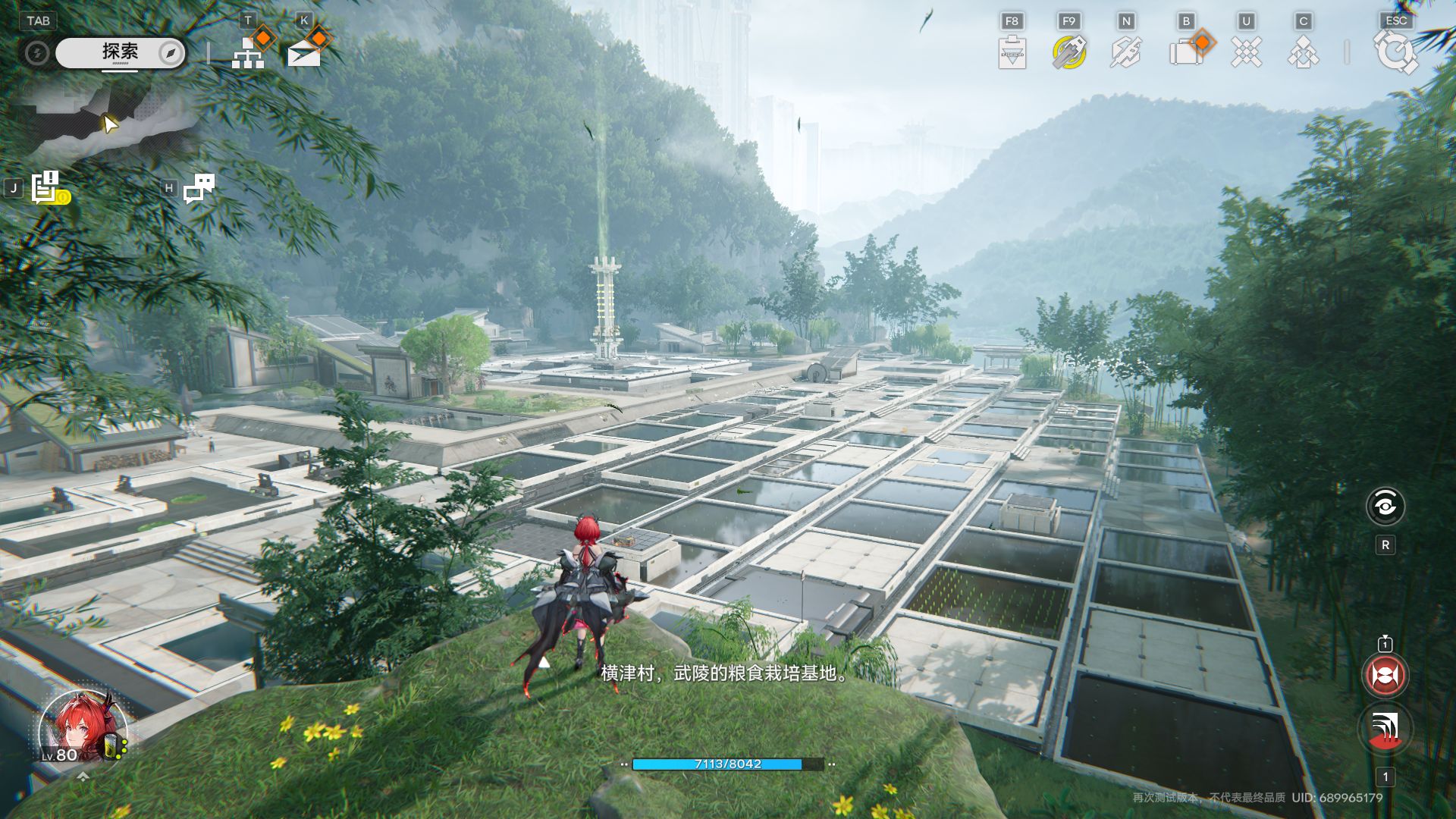Open the diamond-cluster operator icon
Viewport: 1456px width, 819px height.
click(1303, 53)
